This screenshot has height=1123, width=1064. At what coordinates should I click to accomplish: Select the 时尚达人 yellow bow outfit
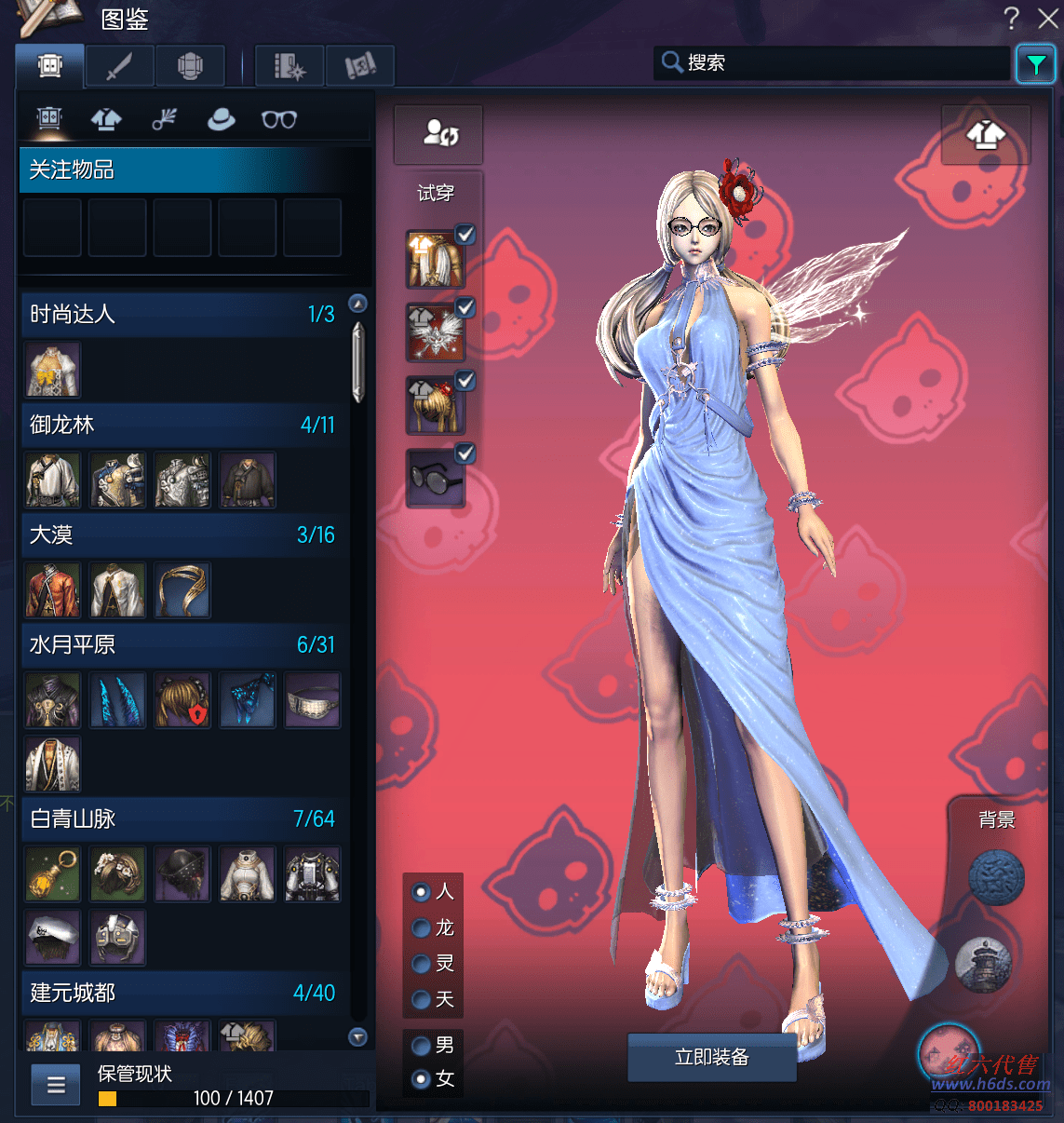click(x=53, y=370)
